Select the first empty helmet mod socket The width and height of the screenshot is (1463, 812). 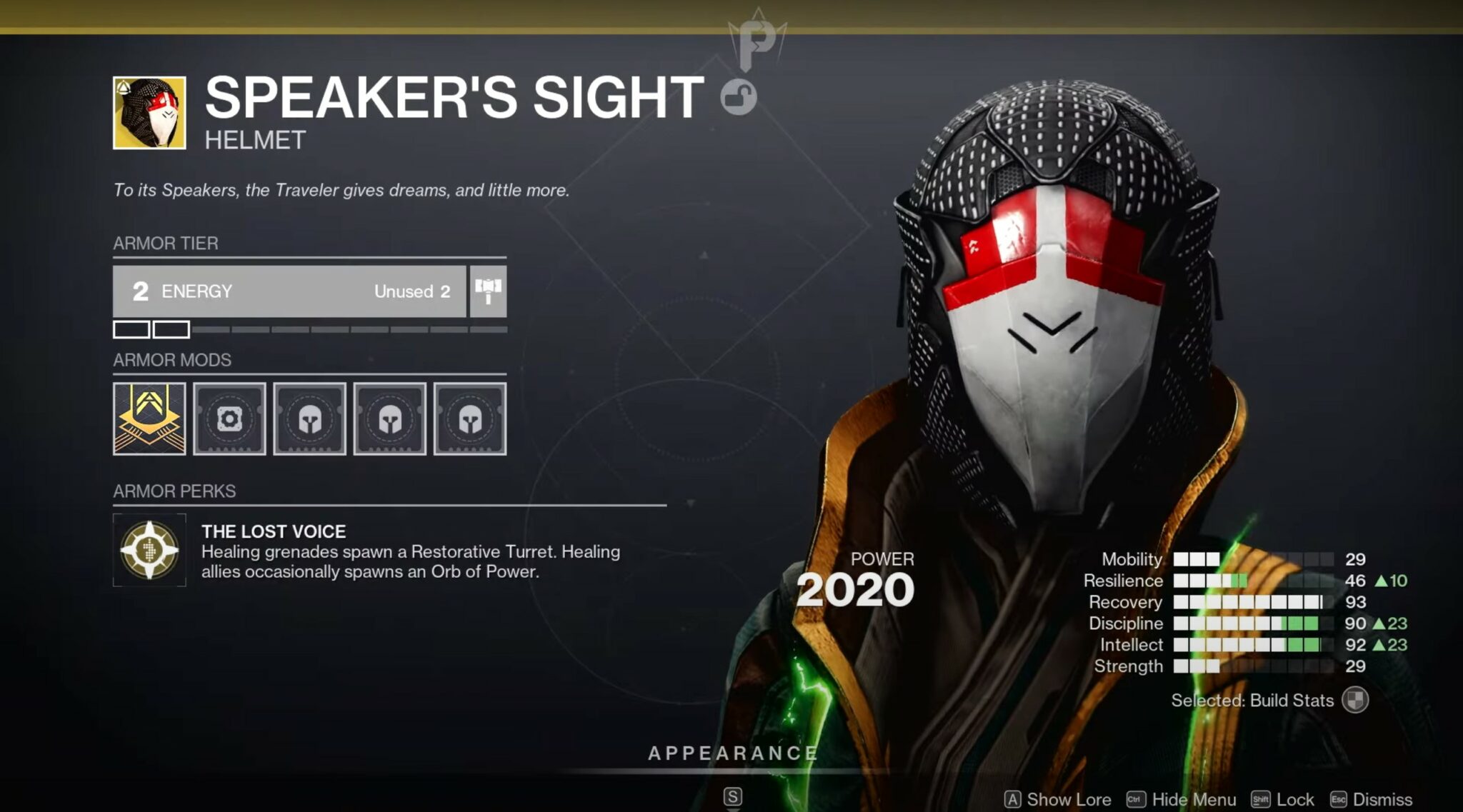[310, 419]
